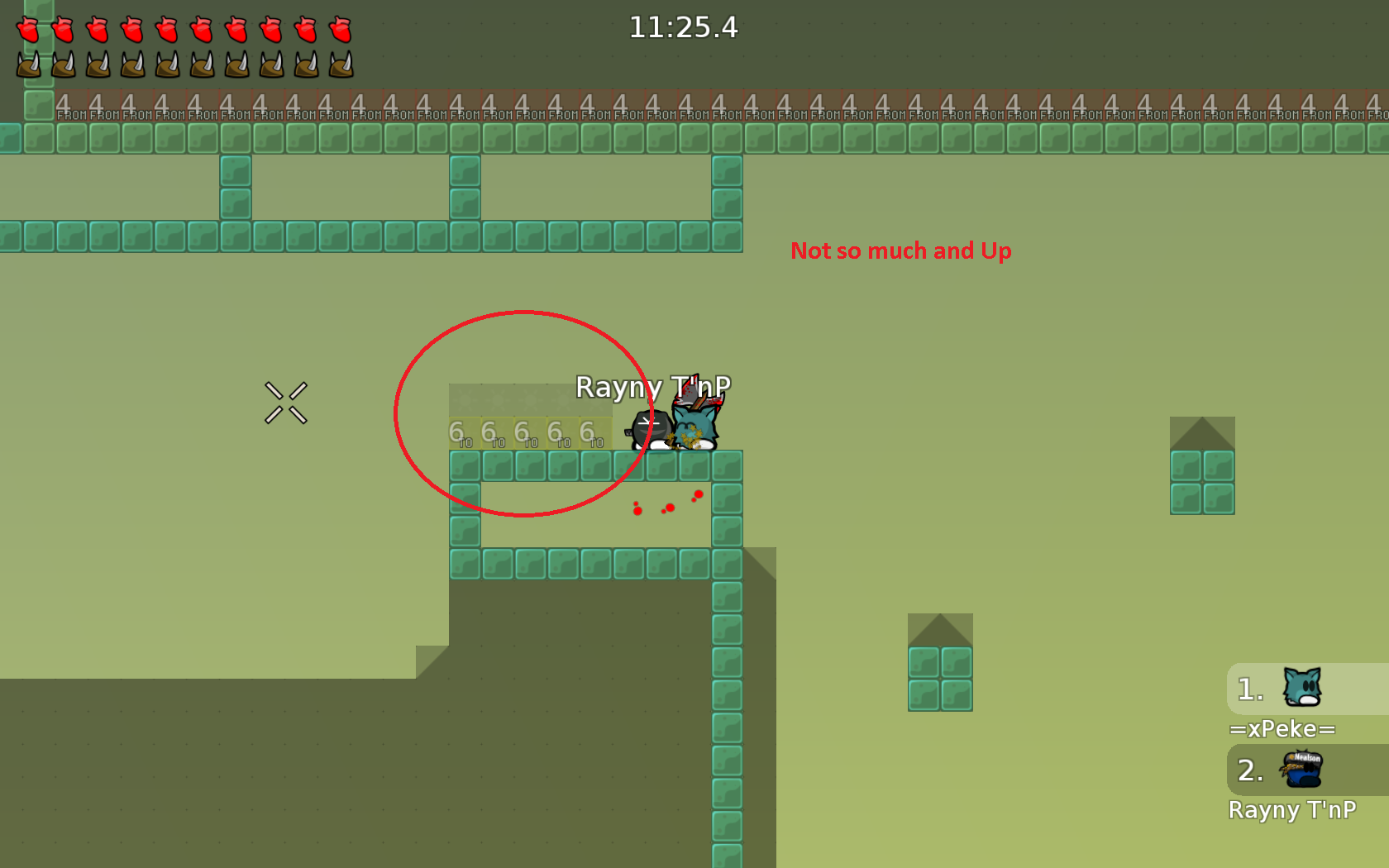Click the match timer showing 11:25.4
Image resolution: width=1389 pixels, height=868 pixels.
pos(683,27)
